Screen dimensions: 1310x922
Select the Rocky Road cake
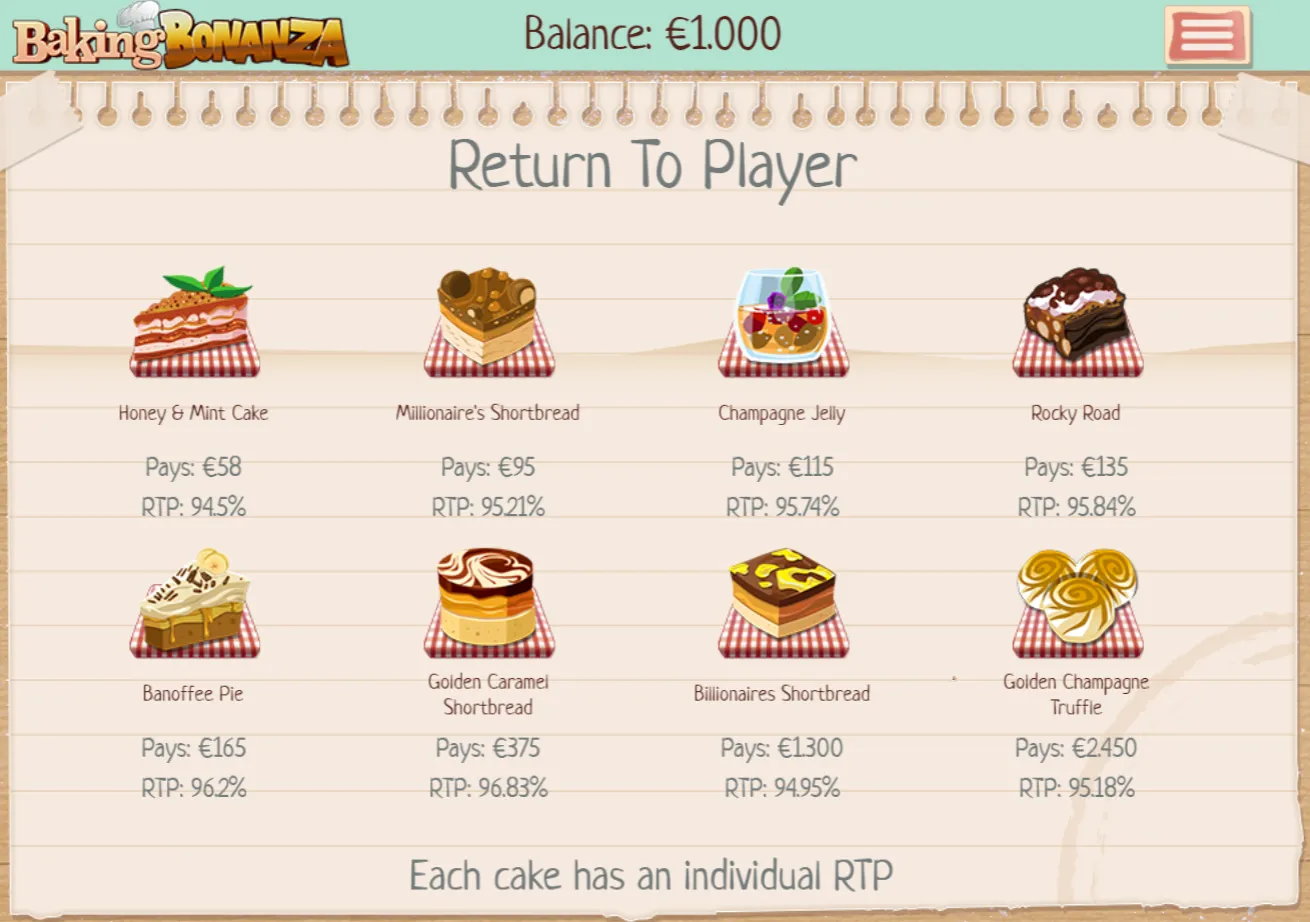[1077, 320]
